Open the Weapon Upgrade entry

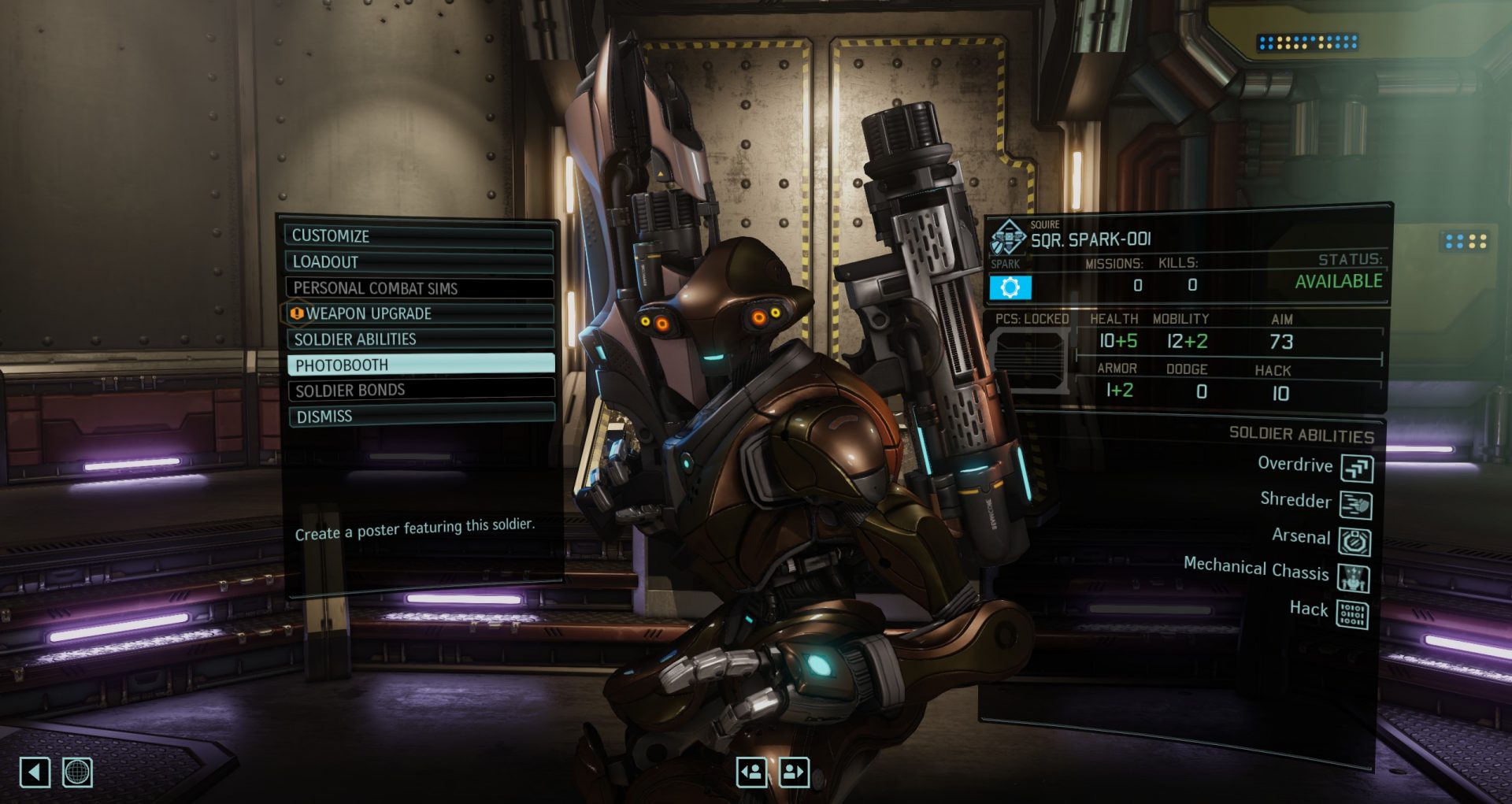pos(419,313)
